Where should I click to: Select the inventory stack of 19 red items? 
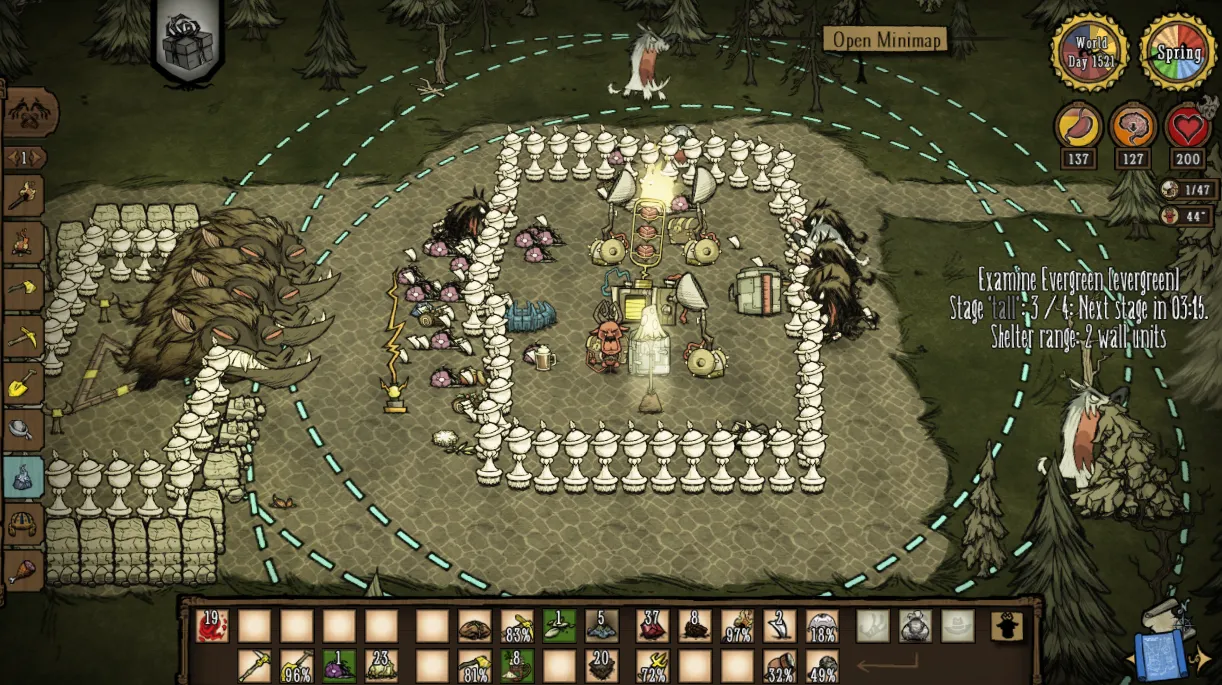(212, 626)
